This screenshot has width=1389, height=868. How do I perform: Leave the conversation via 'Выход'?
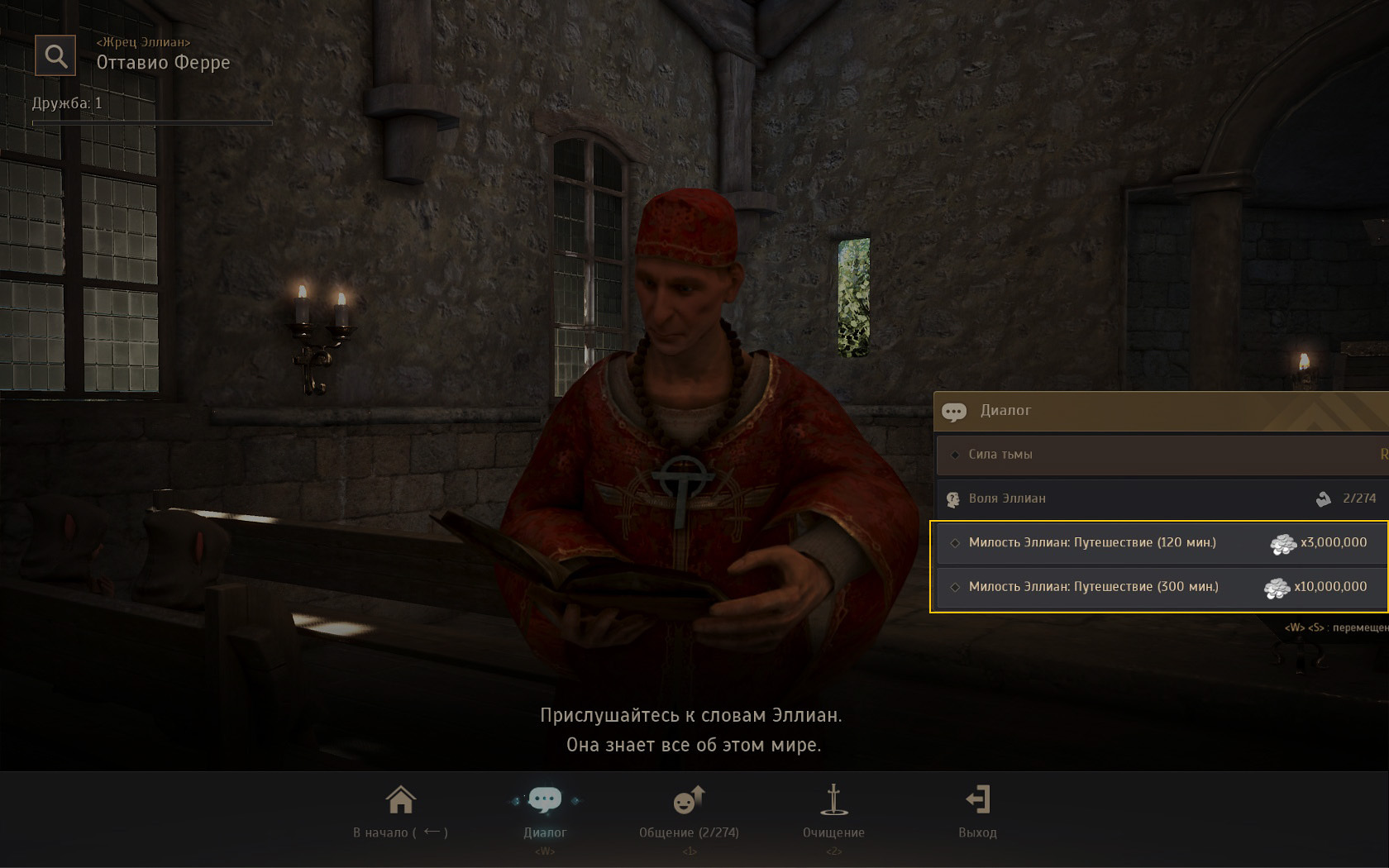pyautogui.click(x=977, y=811)
